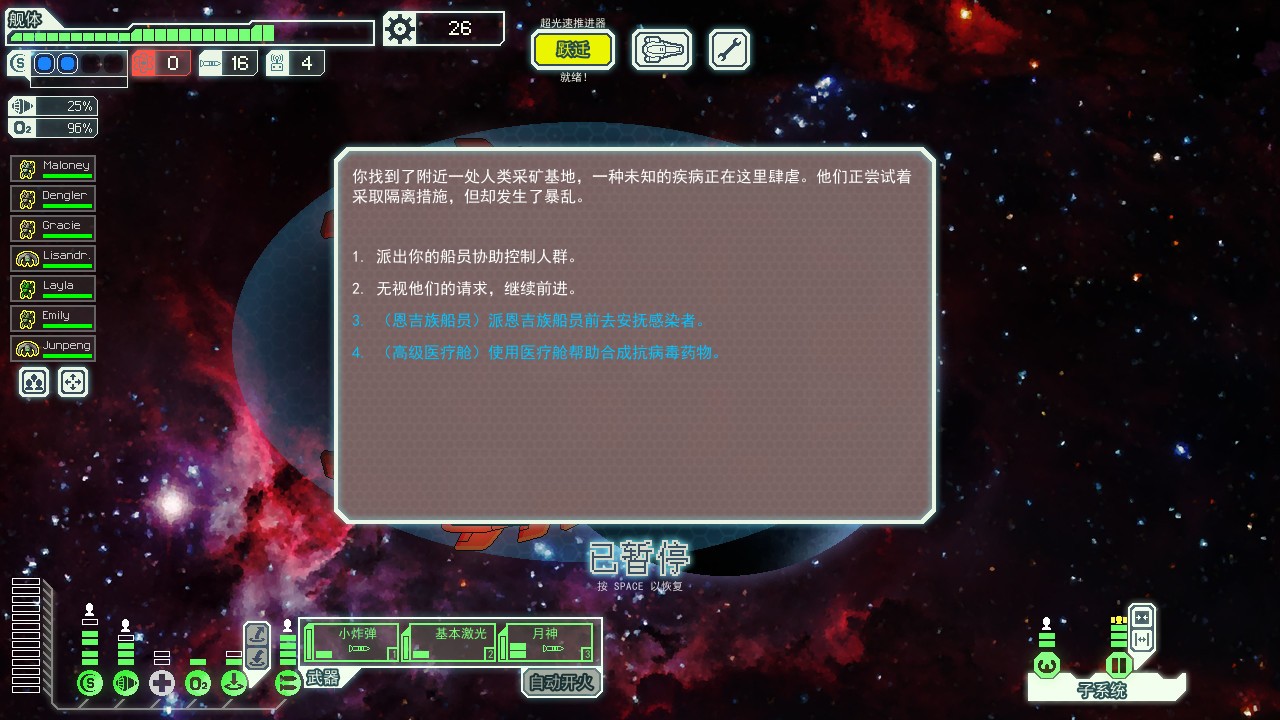Select the medbay cross system icon
Viewport: 1280px width, 720px height.
[x=161, y=682]
